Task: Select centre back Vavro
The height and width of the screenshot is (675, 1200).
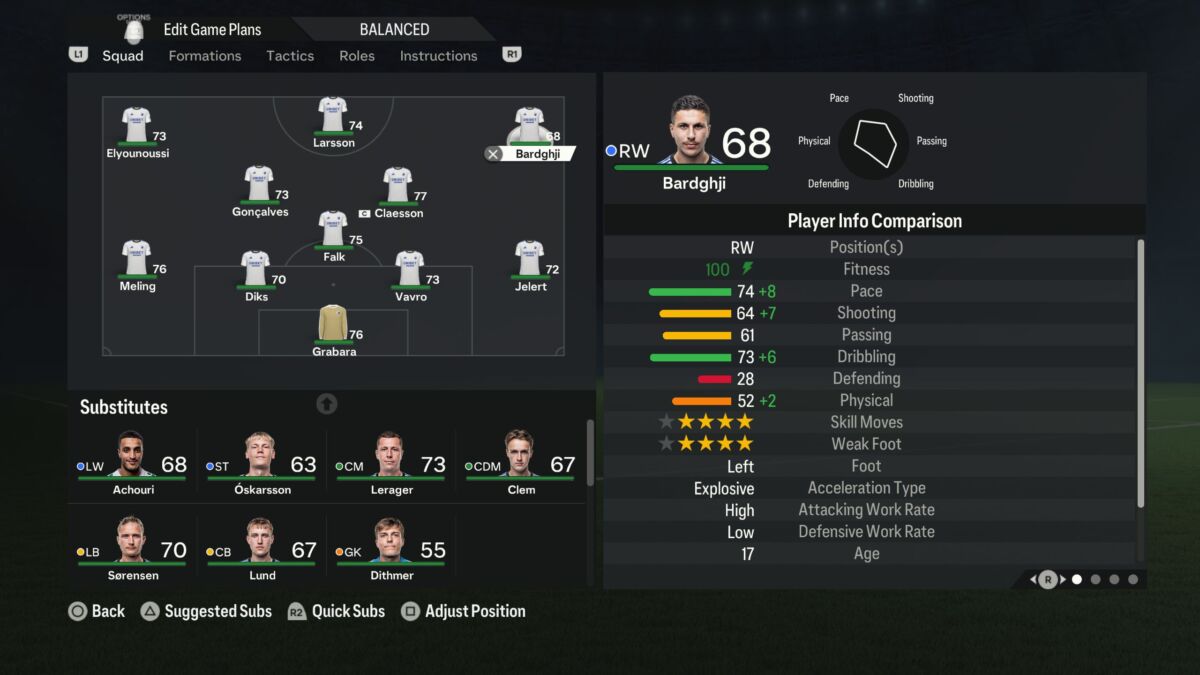Action: coord(409,270)
